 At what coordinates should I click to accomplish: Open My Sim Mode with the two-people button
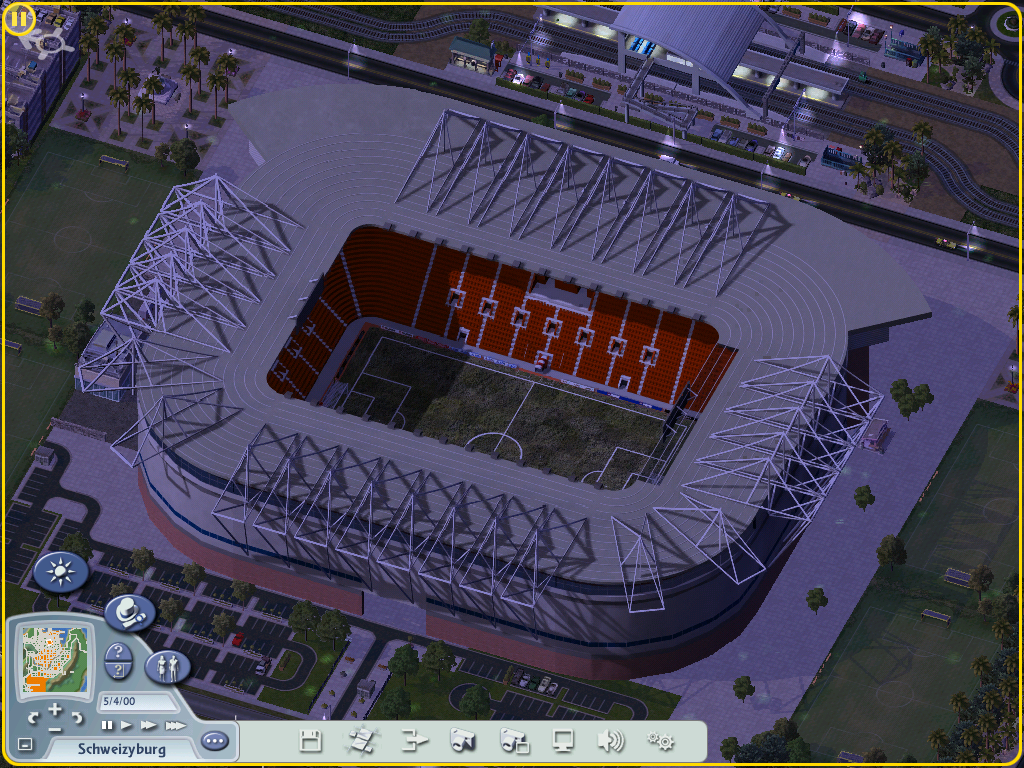(167, 666)
